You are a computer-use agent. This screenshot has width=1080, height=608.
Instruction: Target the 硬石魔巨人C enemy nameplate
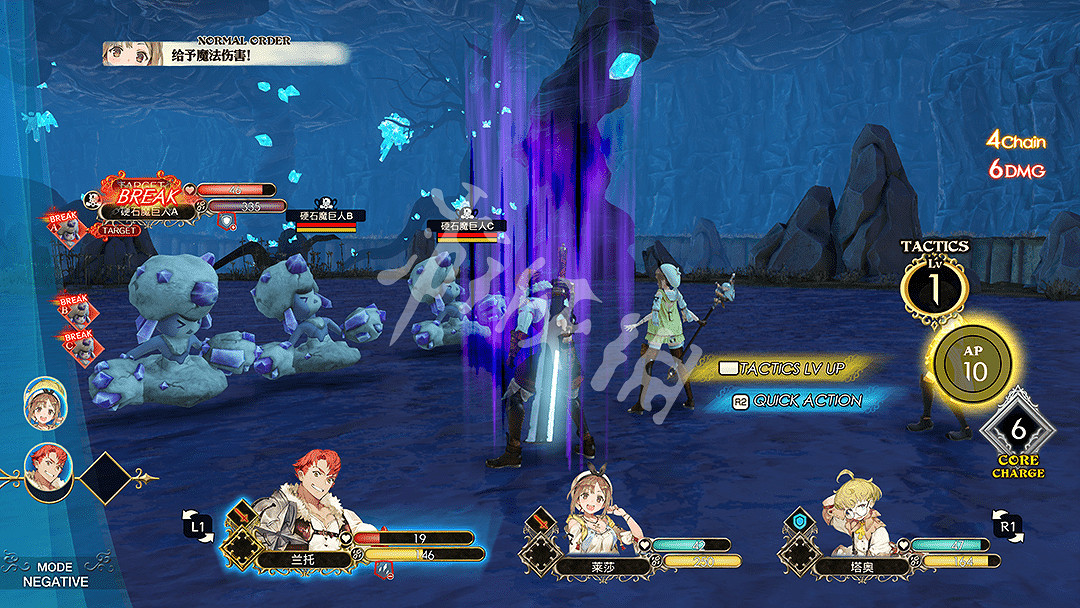click(467, 227)
